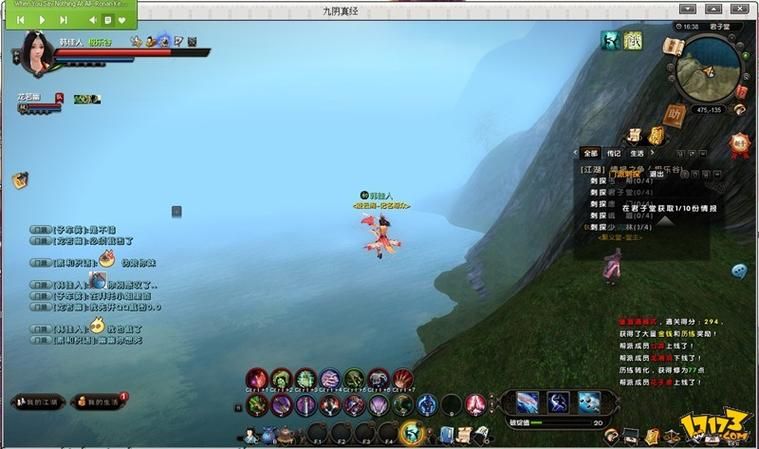The height and width of the screenshot is (449, 759).
Task: Switch to the 全部 quest tab
Action: 591,153
